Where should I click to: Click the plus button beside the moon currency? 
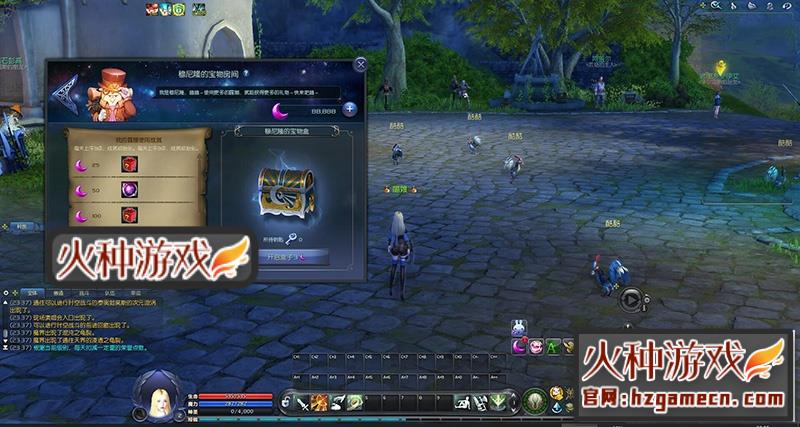tap(350, 109)
